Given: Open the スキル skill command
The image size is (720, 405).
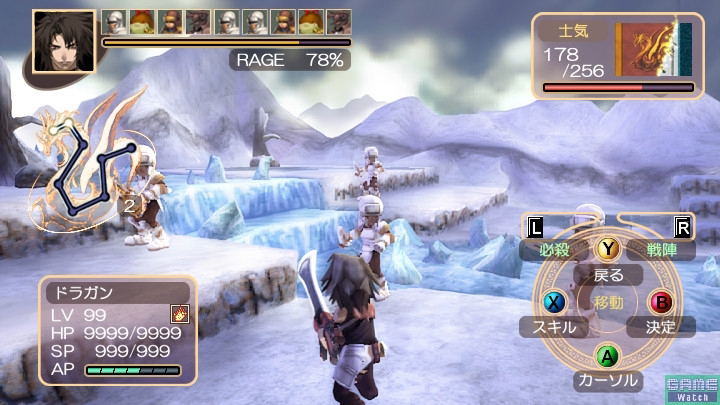Looking at the screenshot, I should pyautogui.click(x=553, y=326).
